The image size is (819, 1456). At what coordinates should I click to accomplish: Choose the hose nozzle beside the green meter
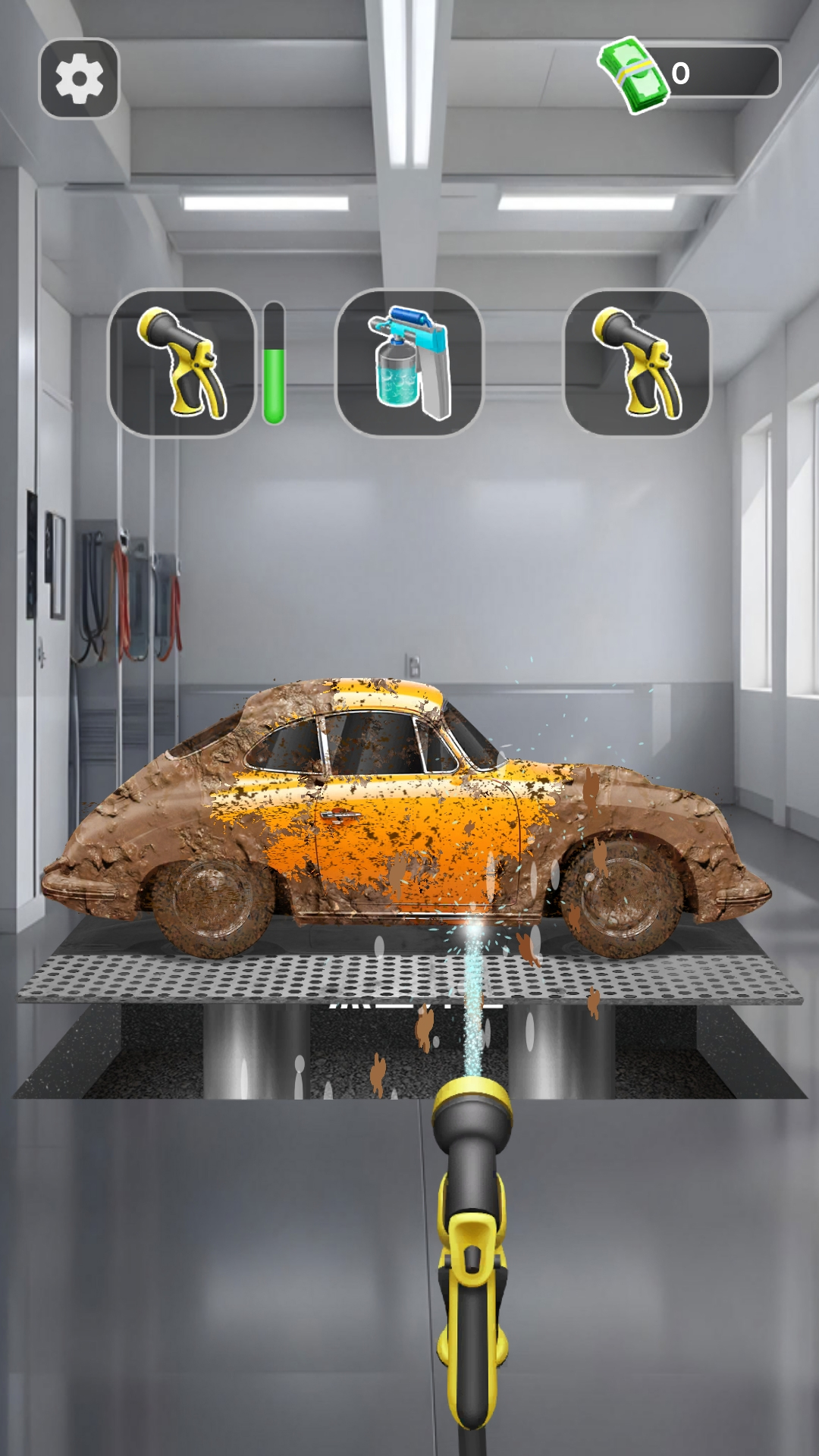[181, 363]
